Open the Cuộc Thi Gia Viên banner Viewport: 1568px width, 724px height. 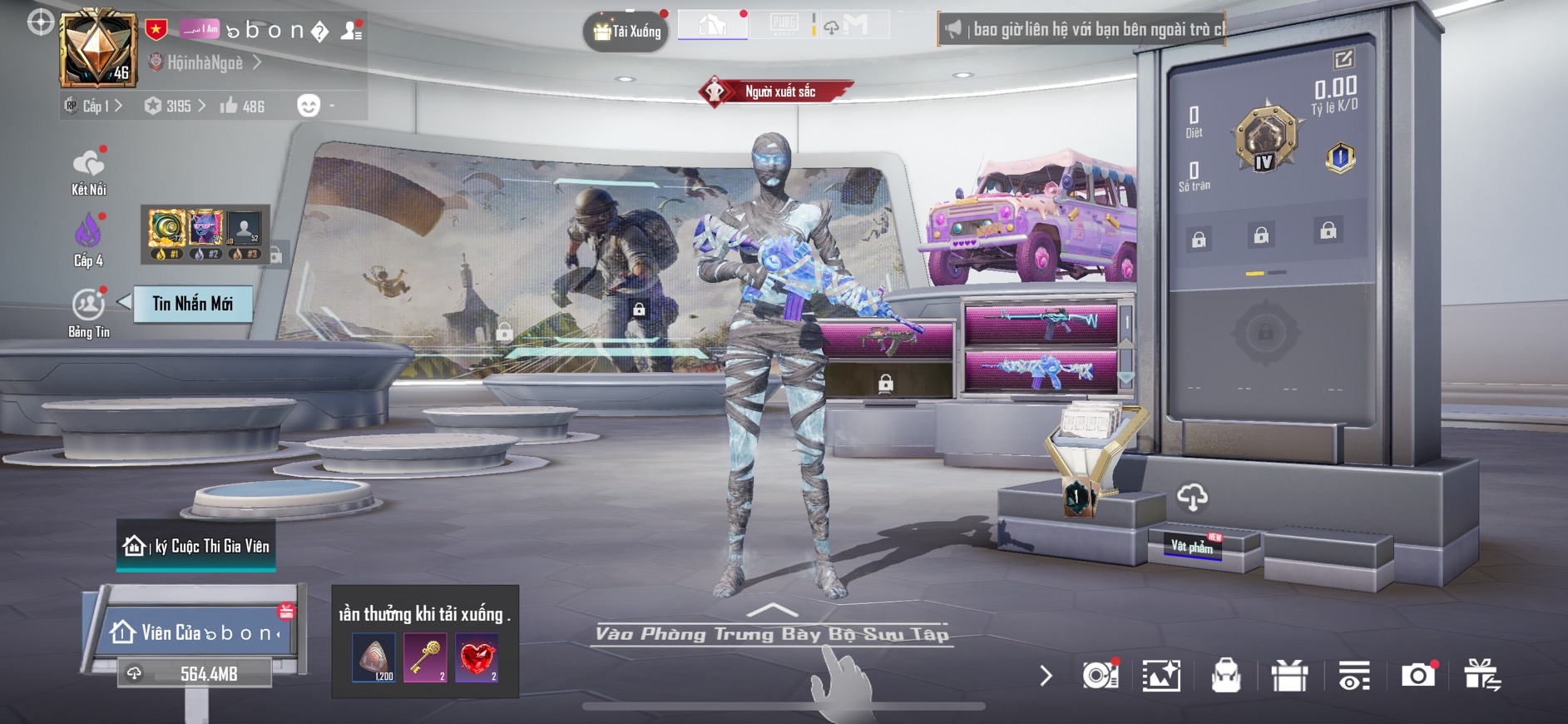(196, 546)
